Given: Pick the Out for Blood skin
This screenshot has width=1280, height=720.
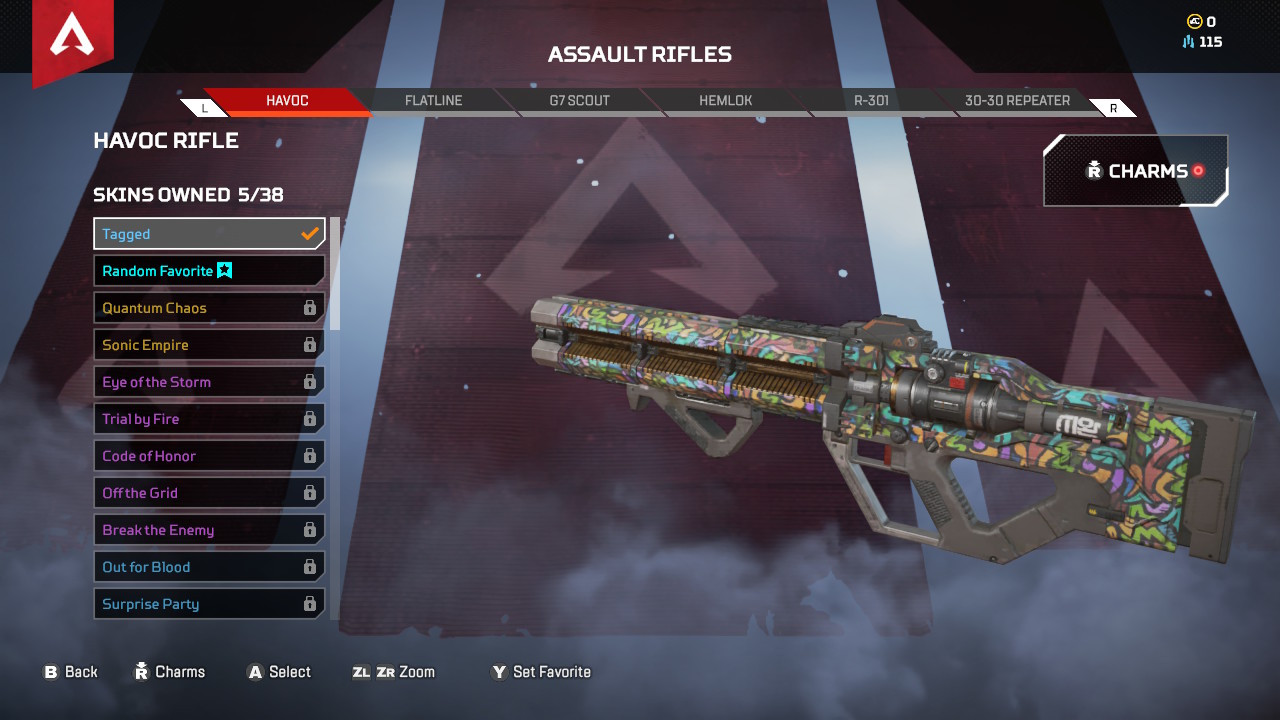Looking at the screenshot, I should click(209, 567).
